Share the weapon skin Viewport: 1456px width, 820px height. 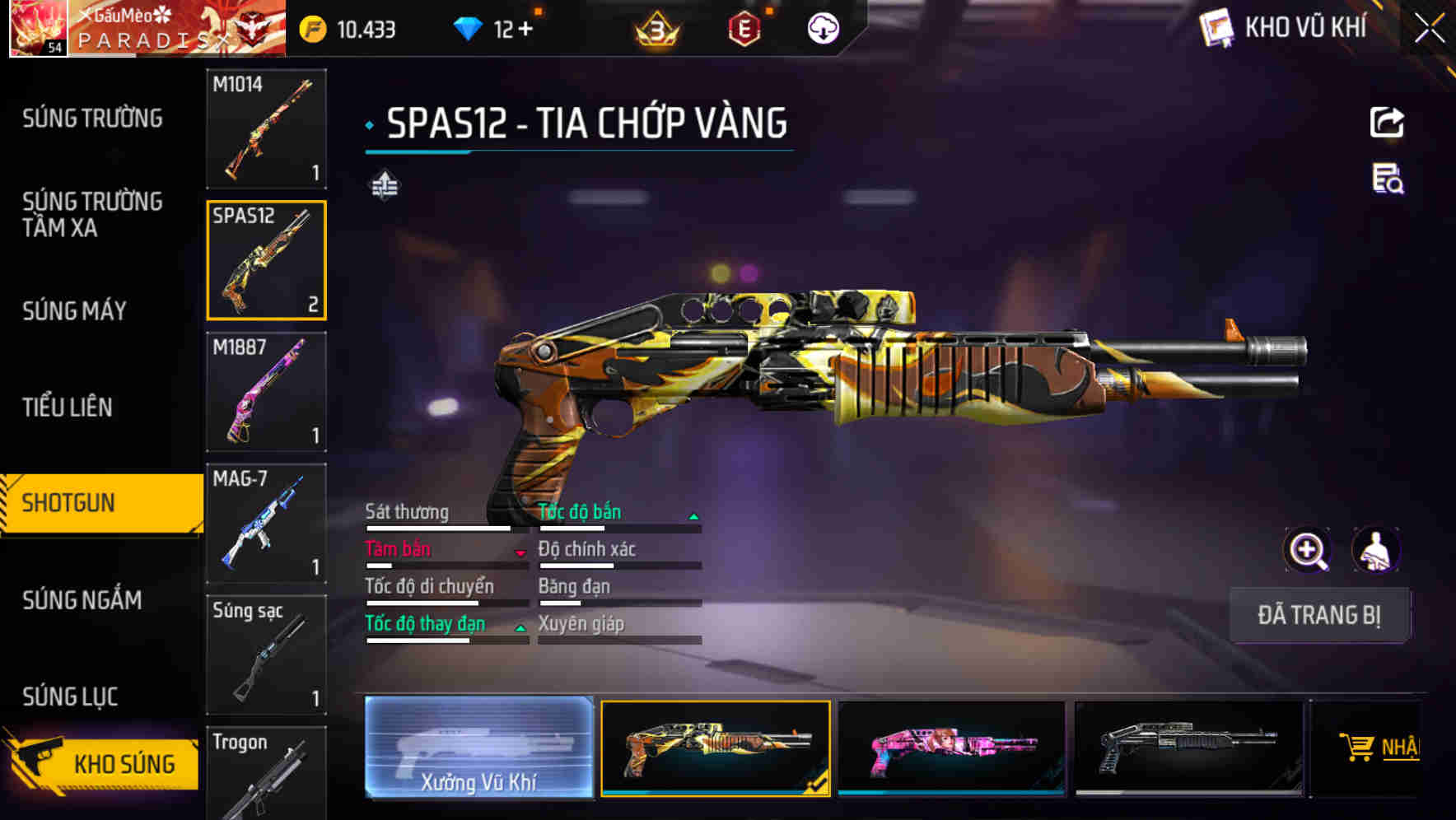coord(1387,123)
